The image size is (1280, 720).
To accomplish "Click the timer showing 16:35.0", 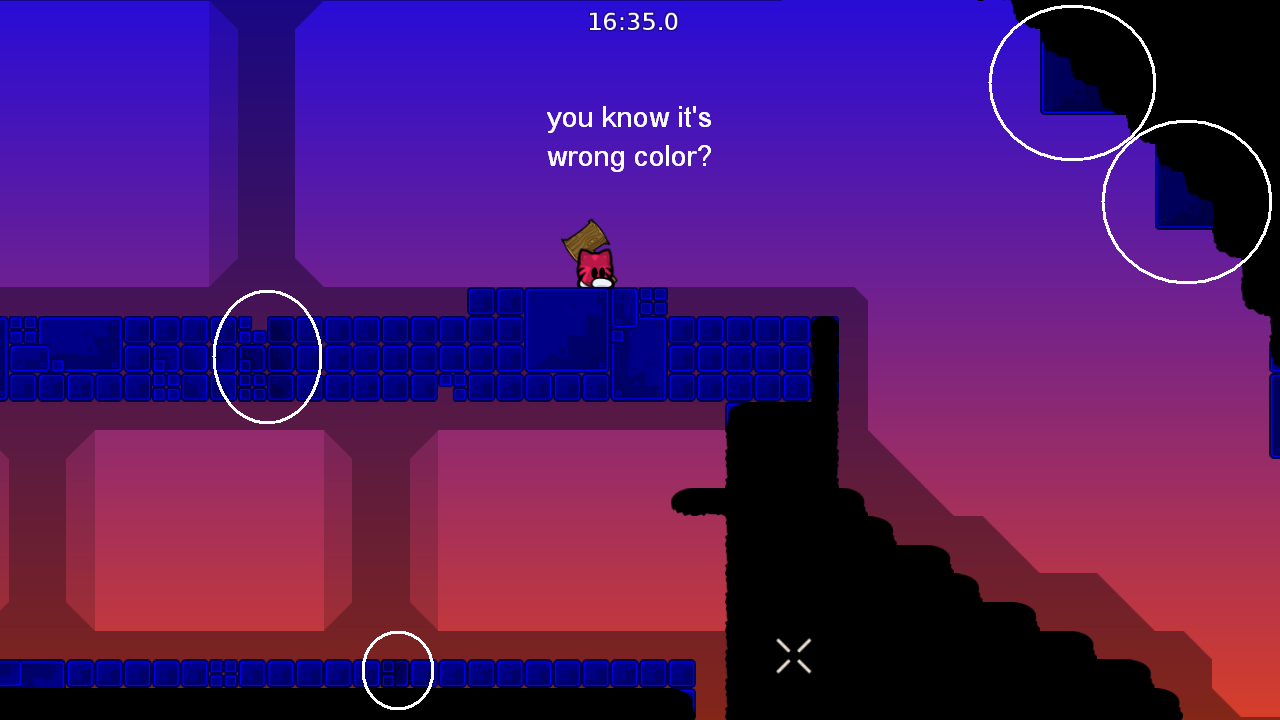I will click(x=632, y=21).
